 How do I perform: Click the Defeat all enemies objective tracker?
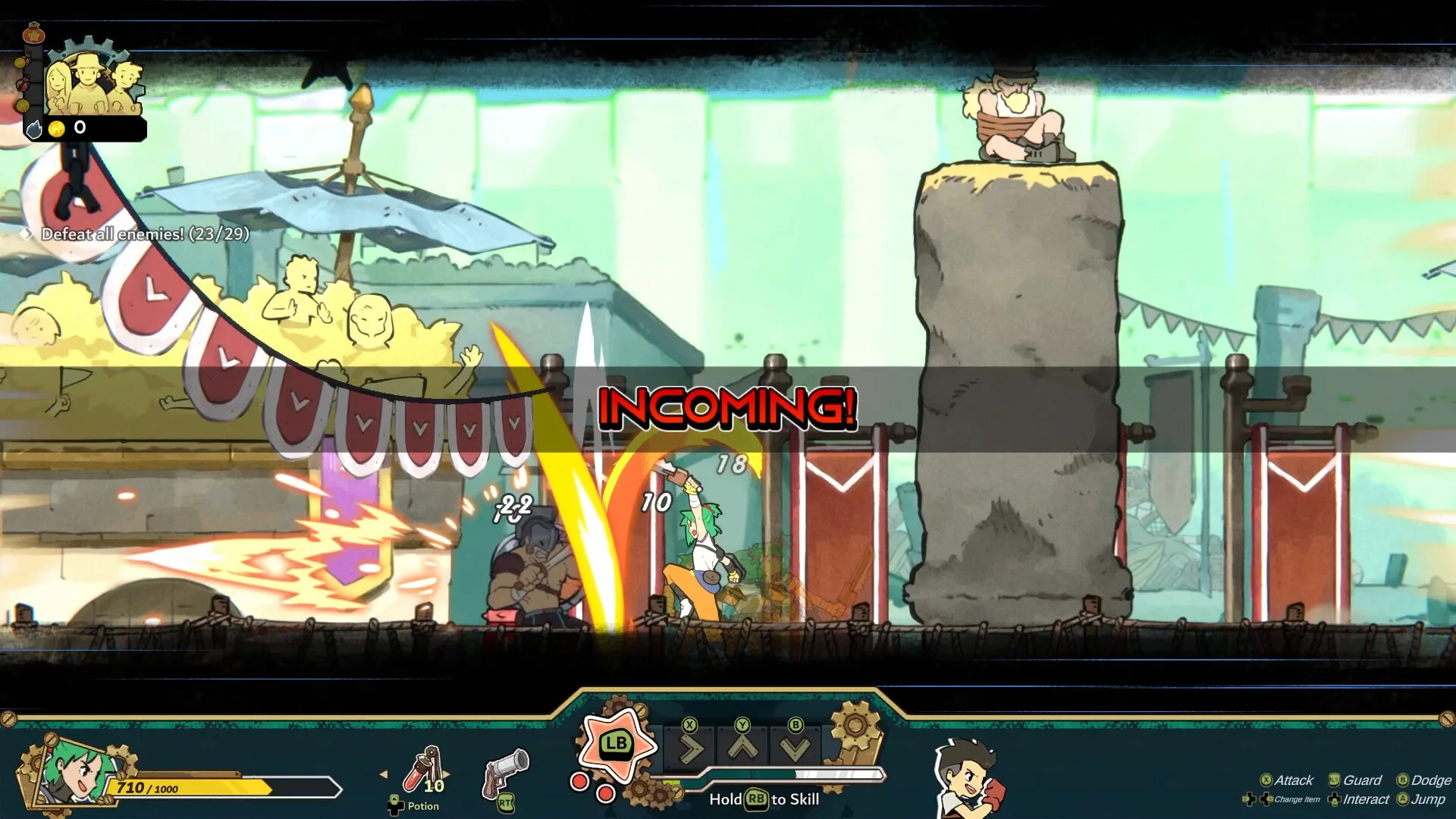(145, 234)
